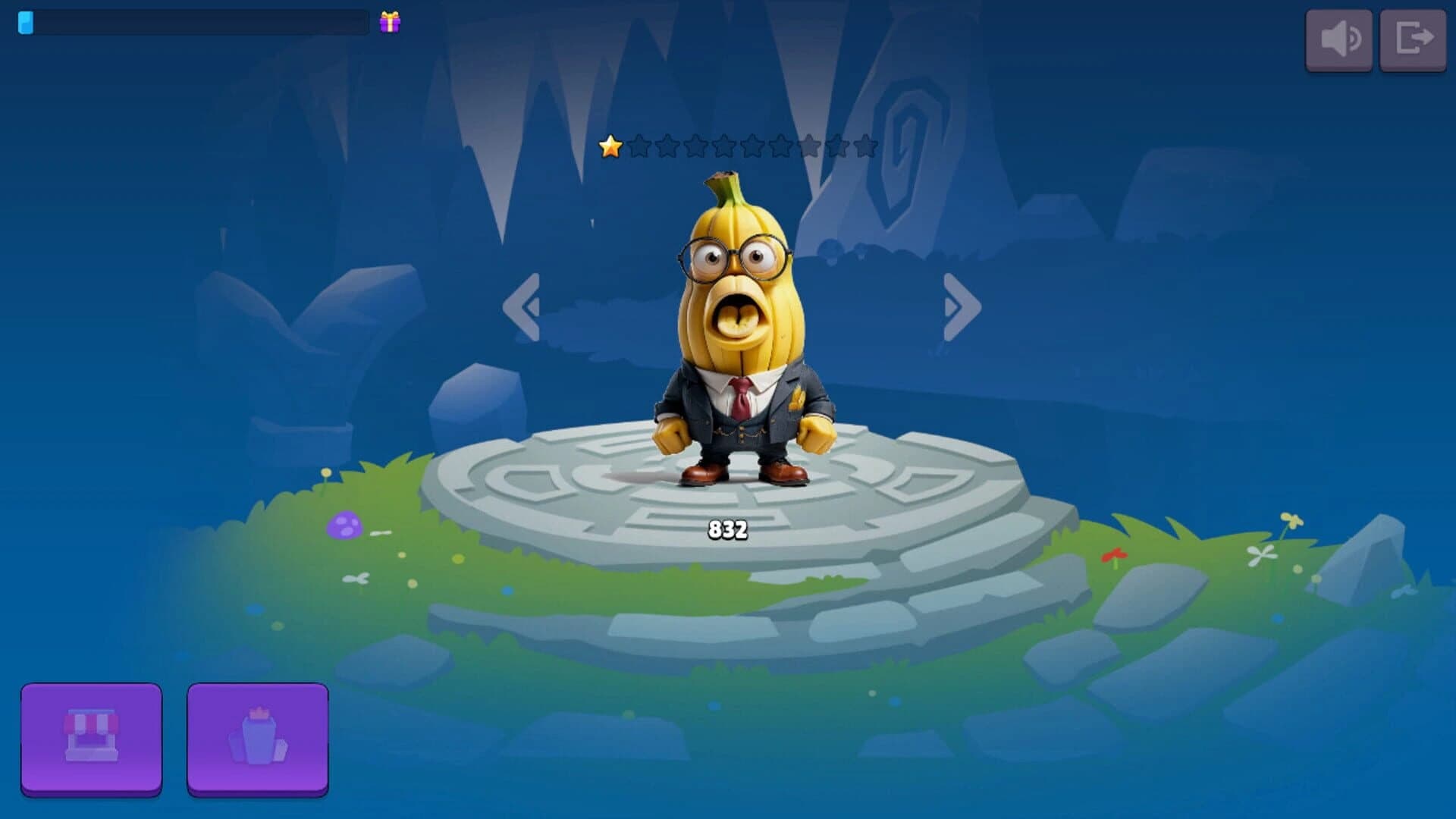Viewport: 1456px width, 819px height.
Task: Click the speaker icon in the top-right
Action: point(1339,40)
